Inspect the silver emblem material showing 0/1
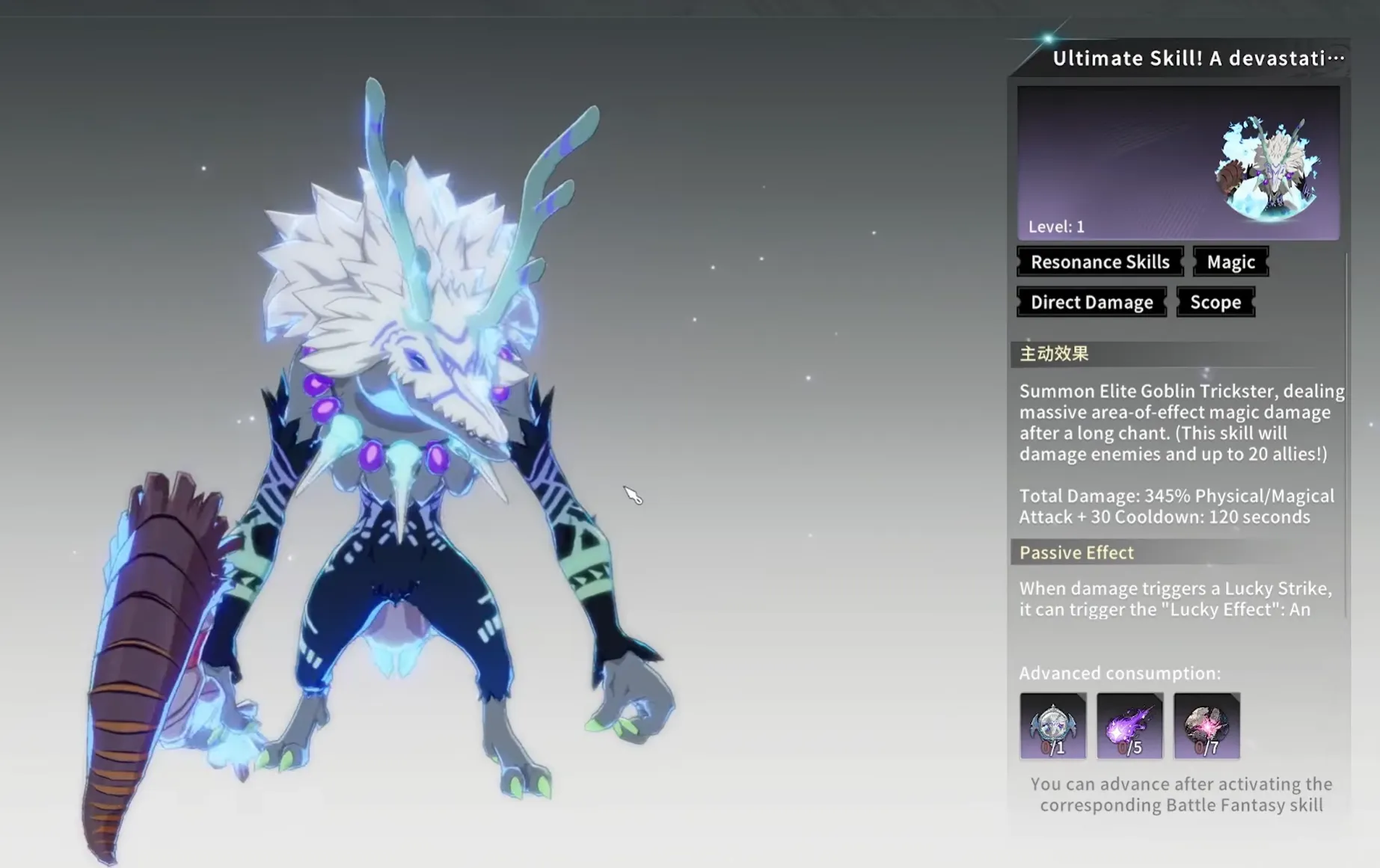Image resolution: width=1380 pixels, height=868 pixels. (1052, 725)
